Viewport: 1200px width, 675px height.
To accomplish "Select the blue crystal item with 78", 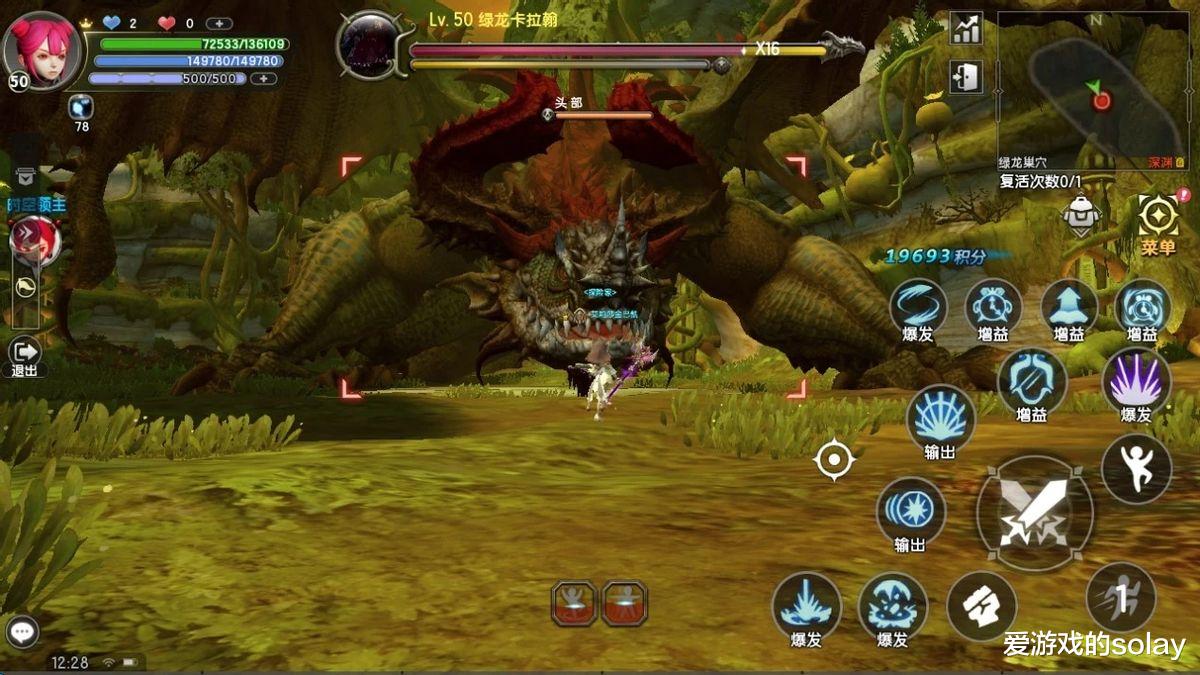I will tap(81, 107).
